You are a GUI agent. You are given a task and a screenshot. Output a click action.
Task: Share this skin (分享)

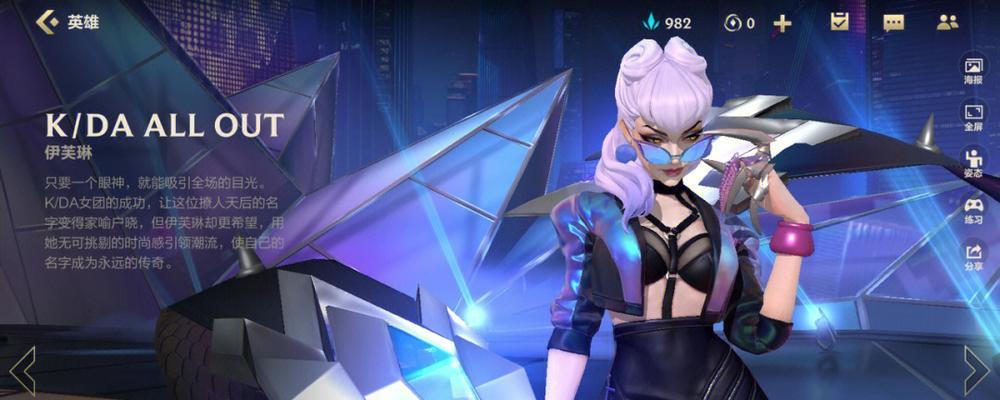(973, 256)
